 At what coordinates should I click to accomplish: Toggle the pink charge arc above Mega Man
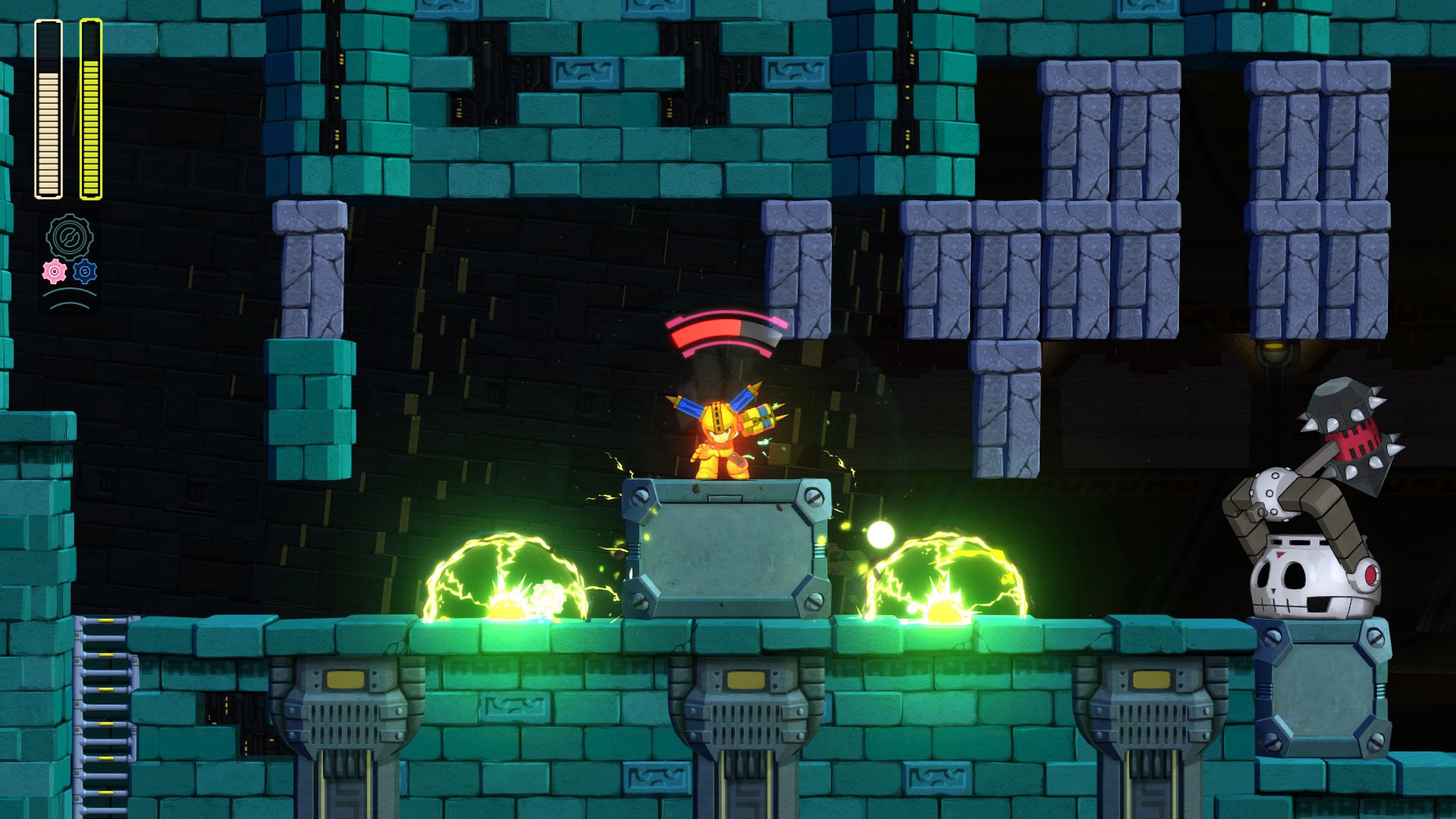tap(724, 334)
